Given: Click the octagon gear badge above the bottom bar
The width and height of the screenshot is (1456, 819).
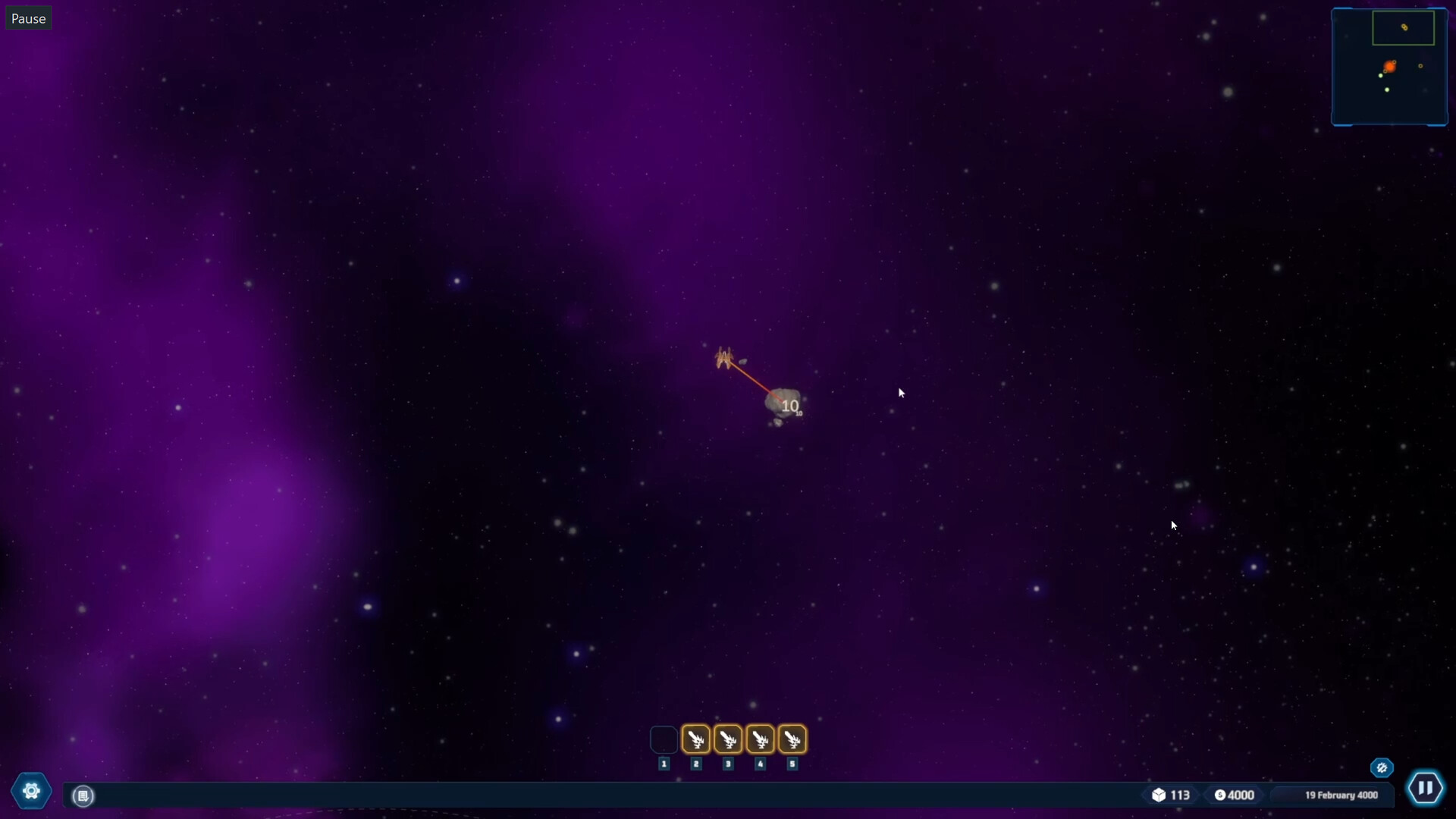Looking at the screenshot, I should [x=1382, y=767].
